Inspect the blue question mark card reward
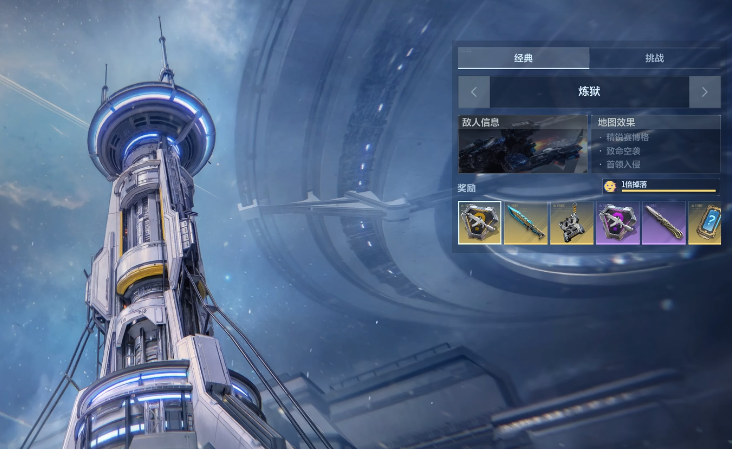Viewport: 732px width, 449px height. coord(706,222)
